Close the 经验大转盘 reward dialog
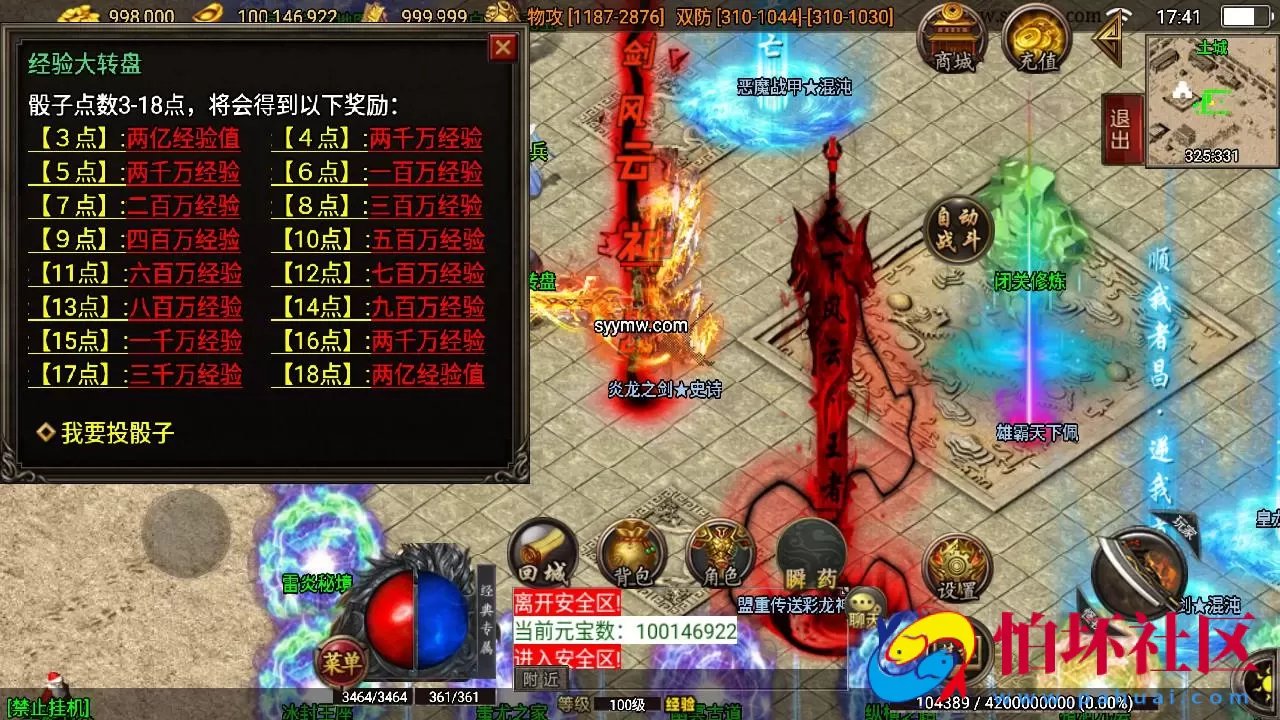Image resolution: width=1280 pixels, height=720 pixels. pos(503,47)
